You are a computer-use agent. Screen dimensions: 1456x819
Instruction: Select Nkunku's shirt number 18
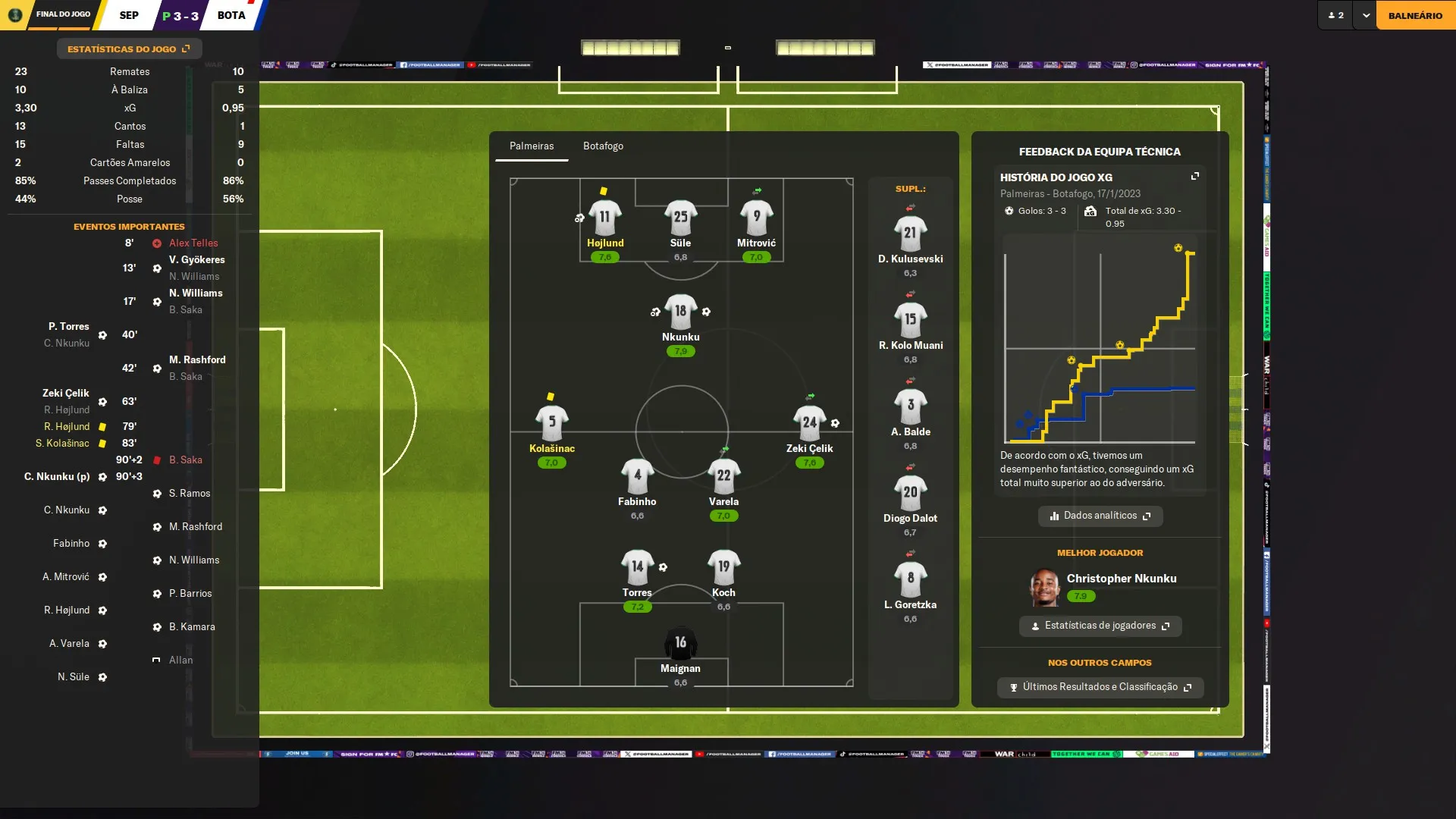click(x=680, y=312)
